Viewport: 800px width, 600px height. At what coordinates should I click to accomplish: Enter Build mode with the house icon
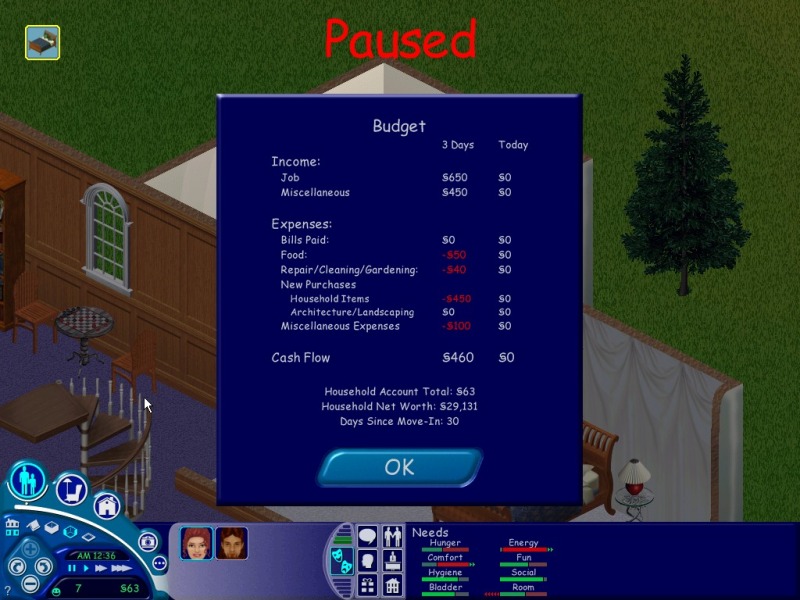click(x=107, y=506)
